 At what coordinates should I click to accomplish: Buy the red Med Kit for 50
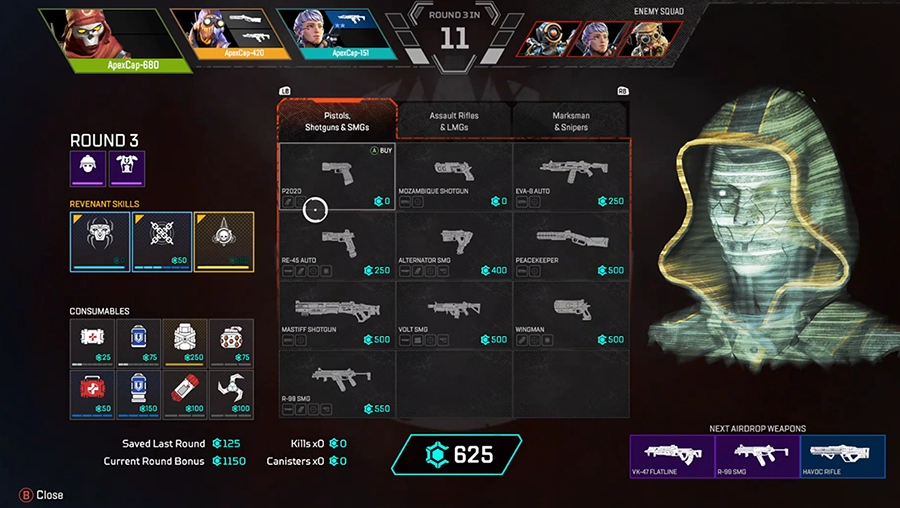pos(93,394)
